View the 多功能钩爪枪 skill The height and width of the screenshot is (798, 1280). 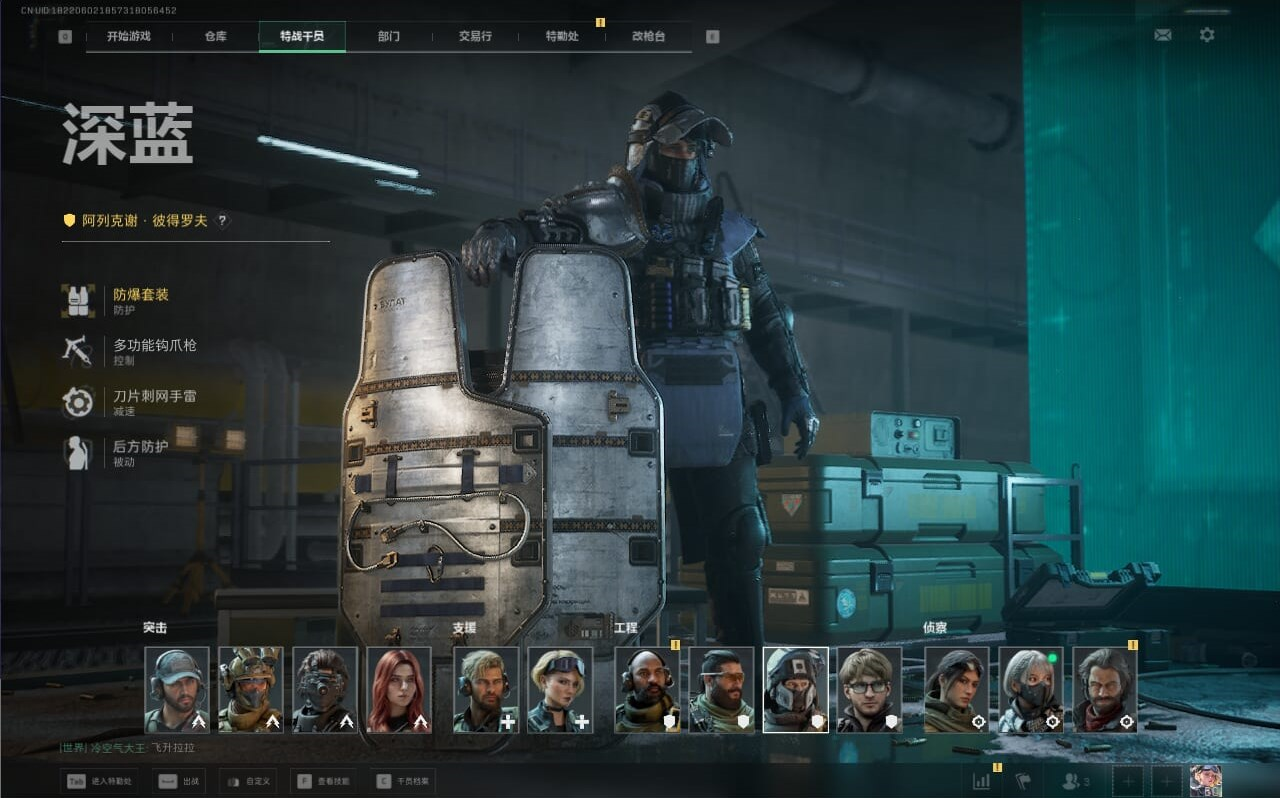pyautogui.click(x=153, y=351)
